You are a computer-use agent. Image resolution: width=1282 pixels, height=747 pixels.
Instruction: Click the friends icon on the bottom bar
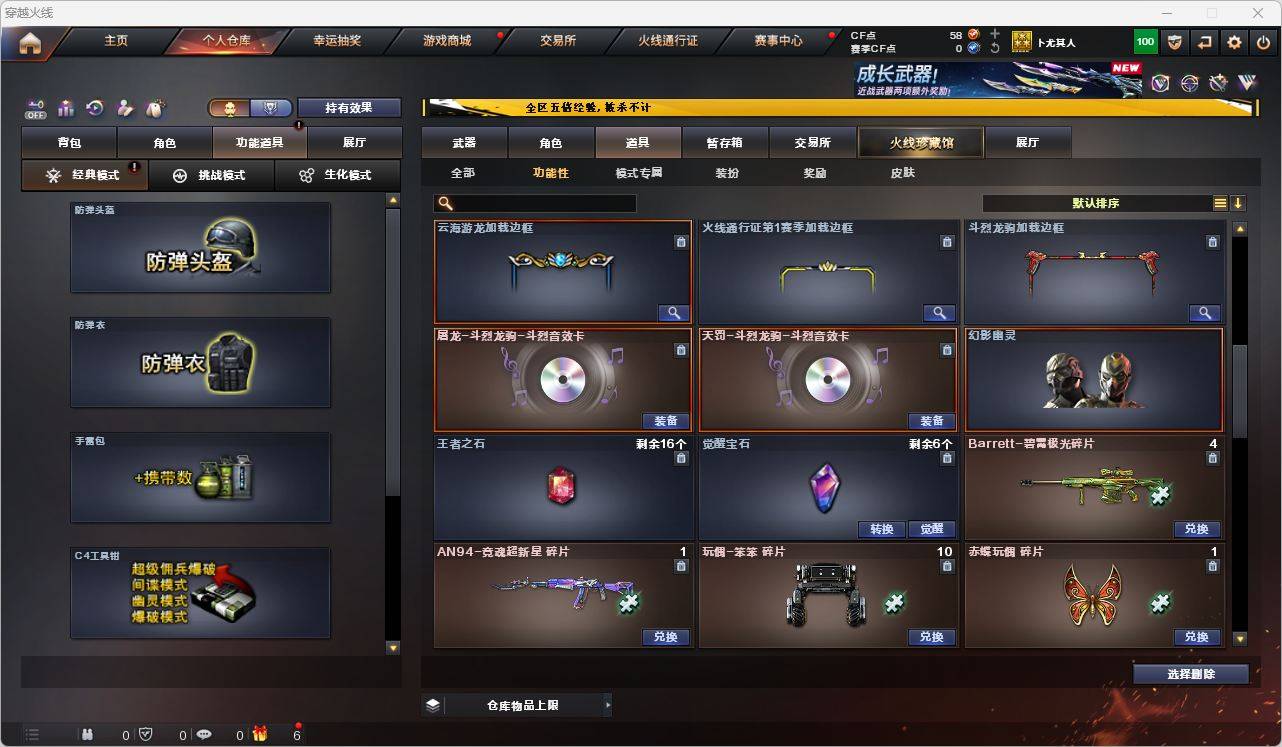[87, 733]
